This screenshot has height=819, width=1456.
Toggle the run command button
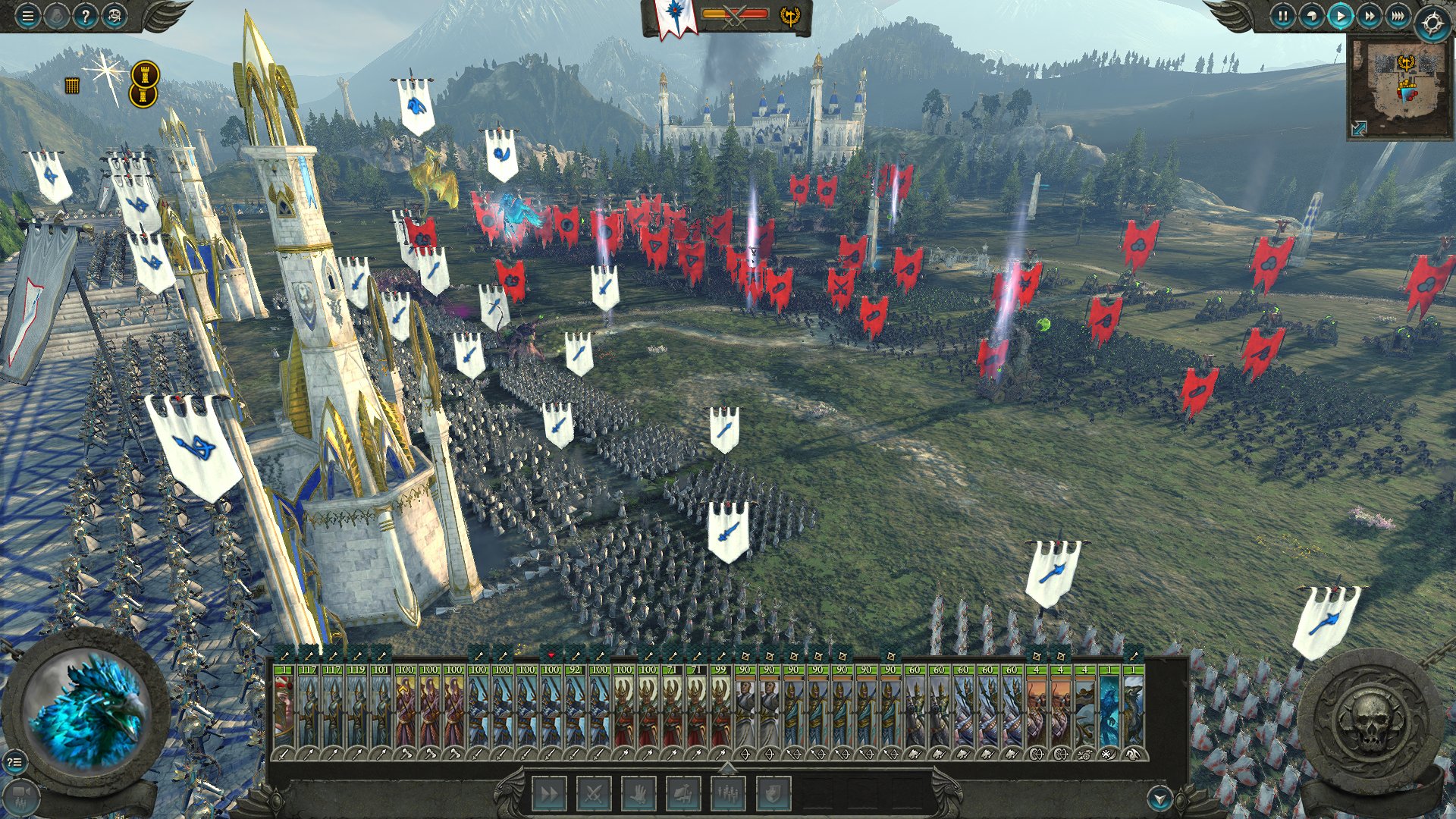[549, 794]
